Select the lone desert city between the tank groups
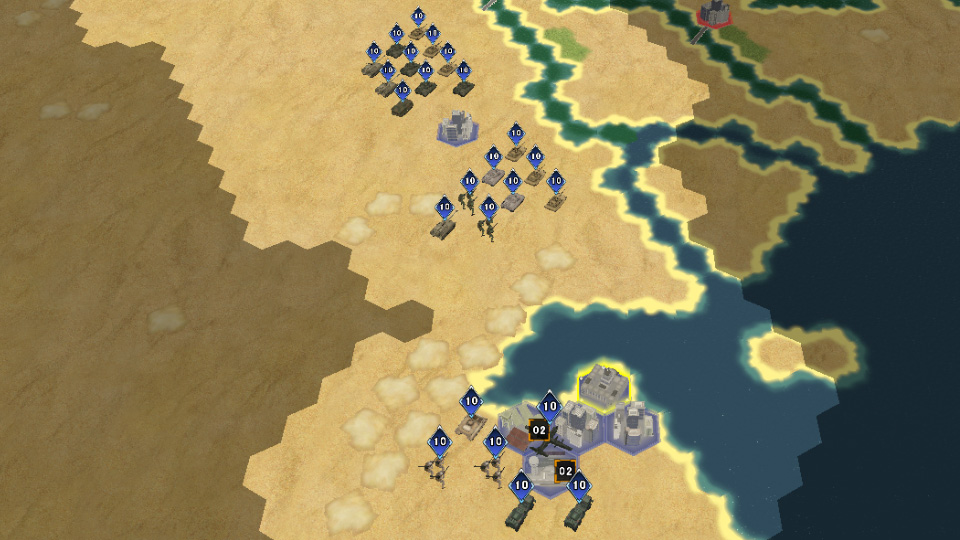960x540 pixels. [458, 128]
